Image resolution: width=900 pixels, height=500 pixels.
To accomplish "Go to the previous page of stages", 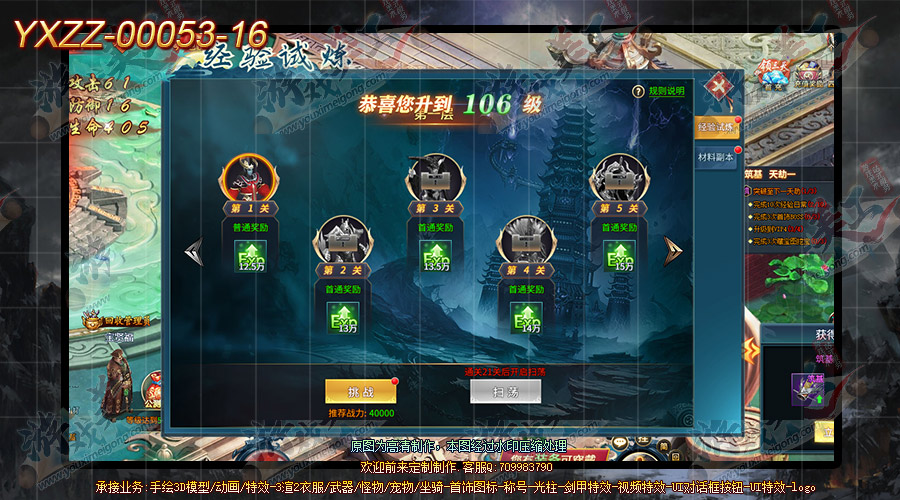I will point(193,250).
